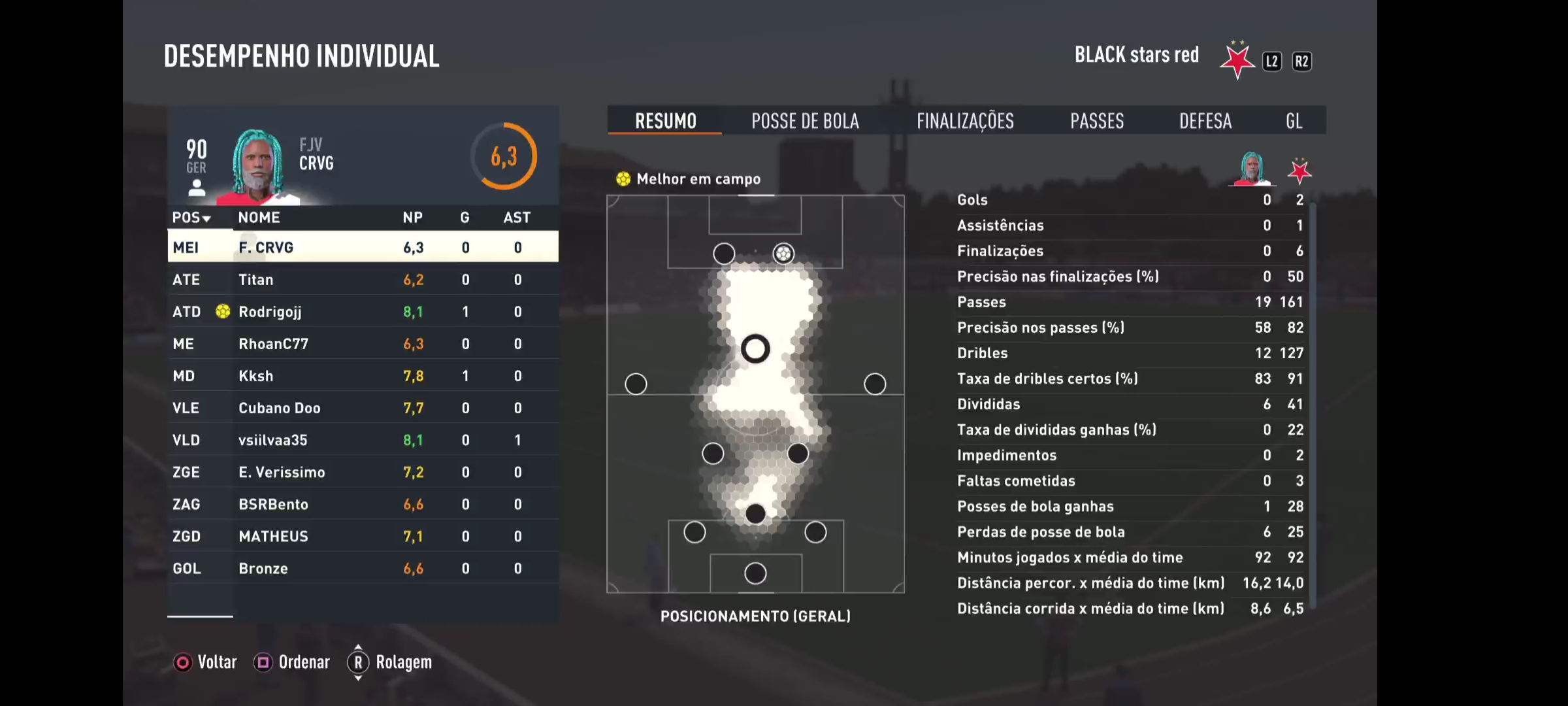
Task: Select Kksh in the list
Action: [363, 376]
